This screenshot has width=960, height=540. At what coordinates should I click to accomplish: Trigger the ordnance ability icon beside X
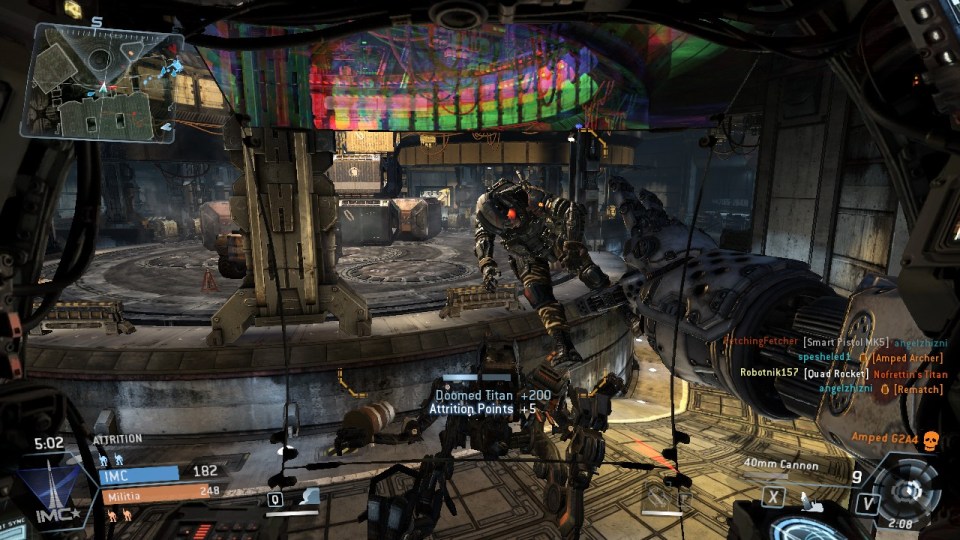click(x=808, y=495)
